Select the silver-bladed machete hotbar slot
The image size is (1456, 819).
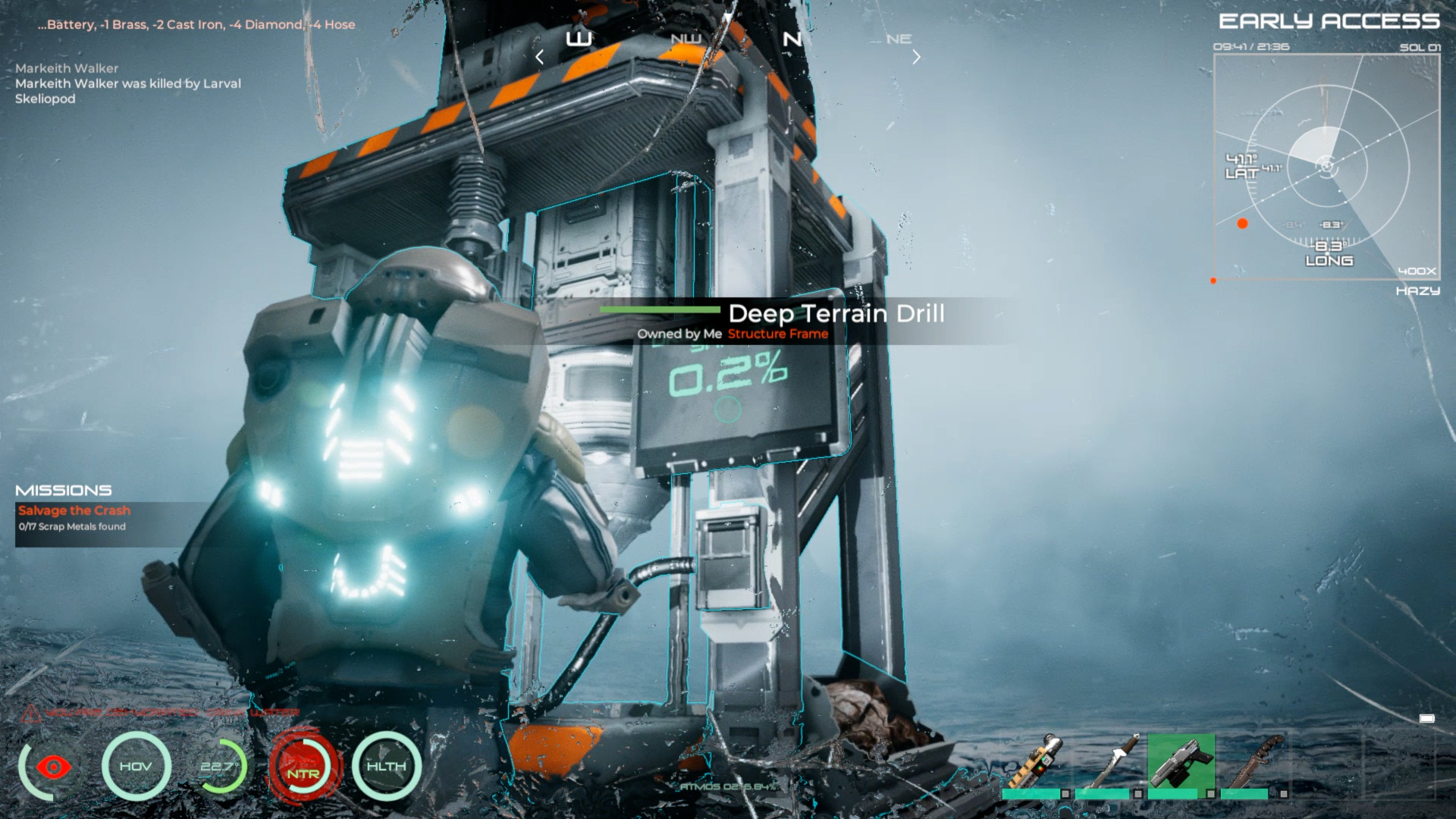(x=1109, y=761)
